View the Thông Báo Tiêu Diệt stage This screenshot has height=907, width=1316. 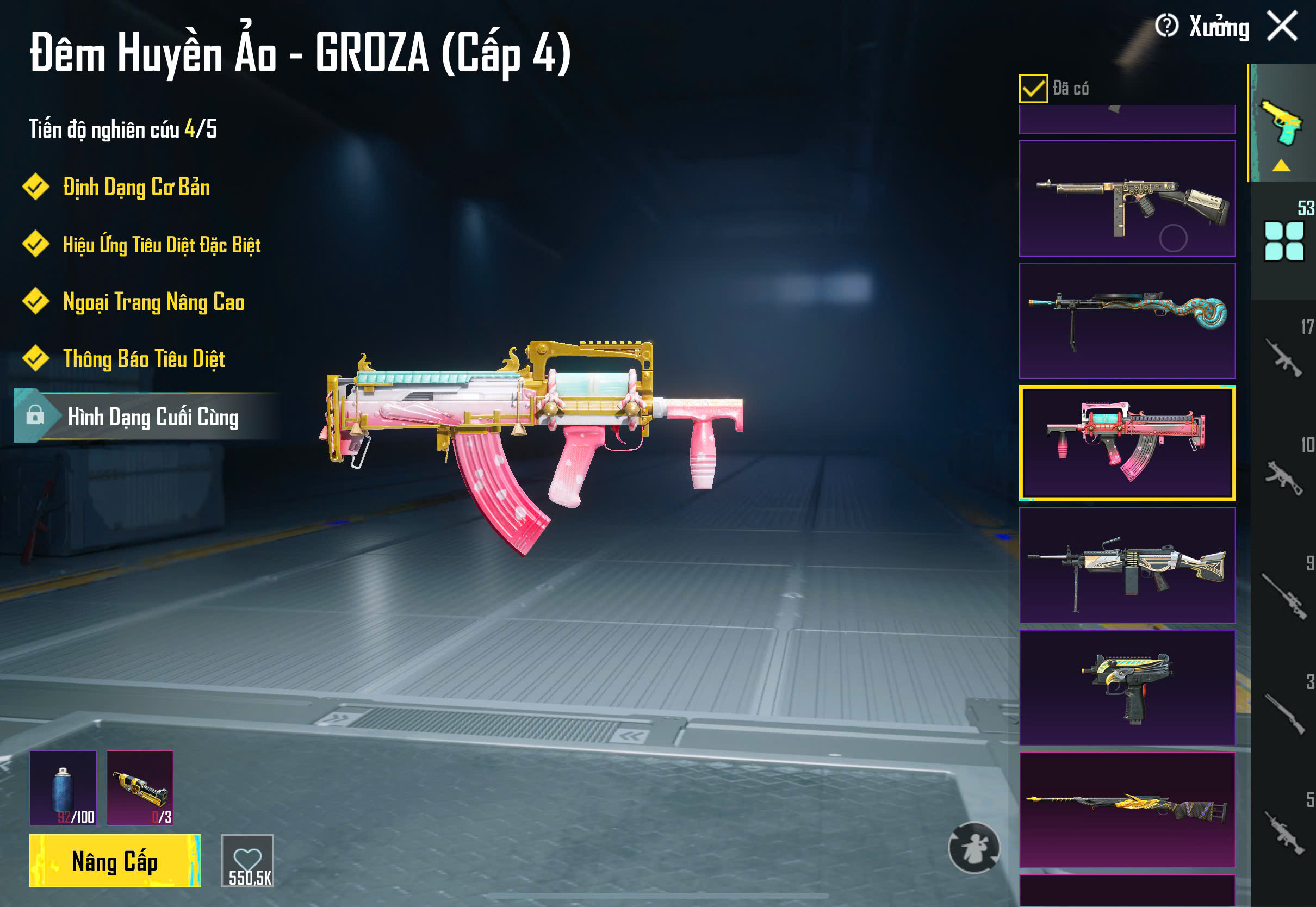click(x=144, y=358)
